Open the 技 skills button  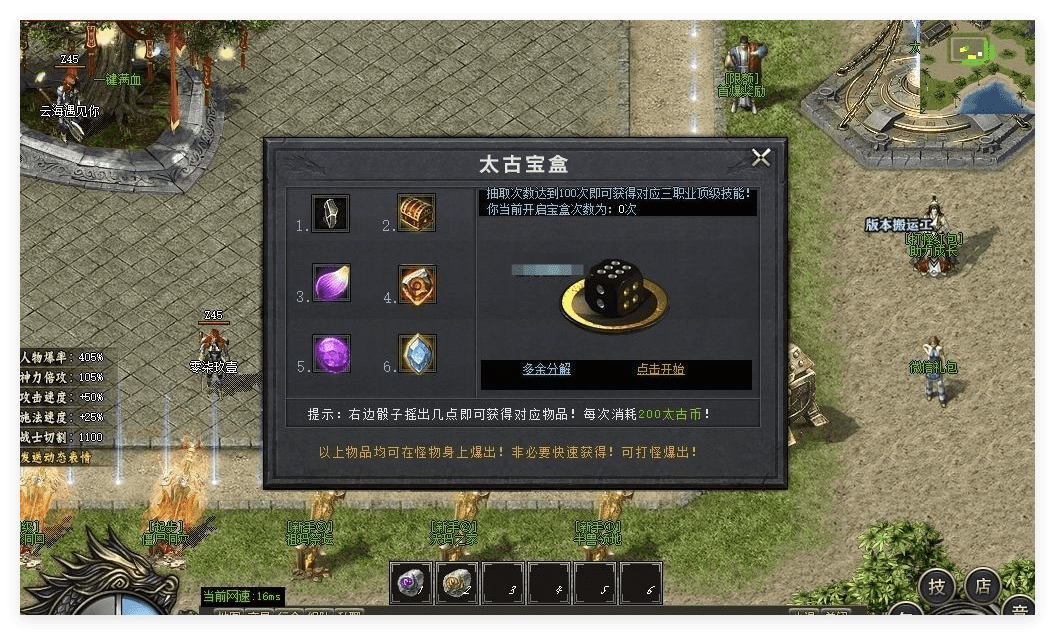pyautogui.click(x=936, y=587)
